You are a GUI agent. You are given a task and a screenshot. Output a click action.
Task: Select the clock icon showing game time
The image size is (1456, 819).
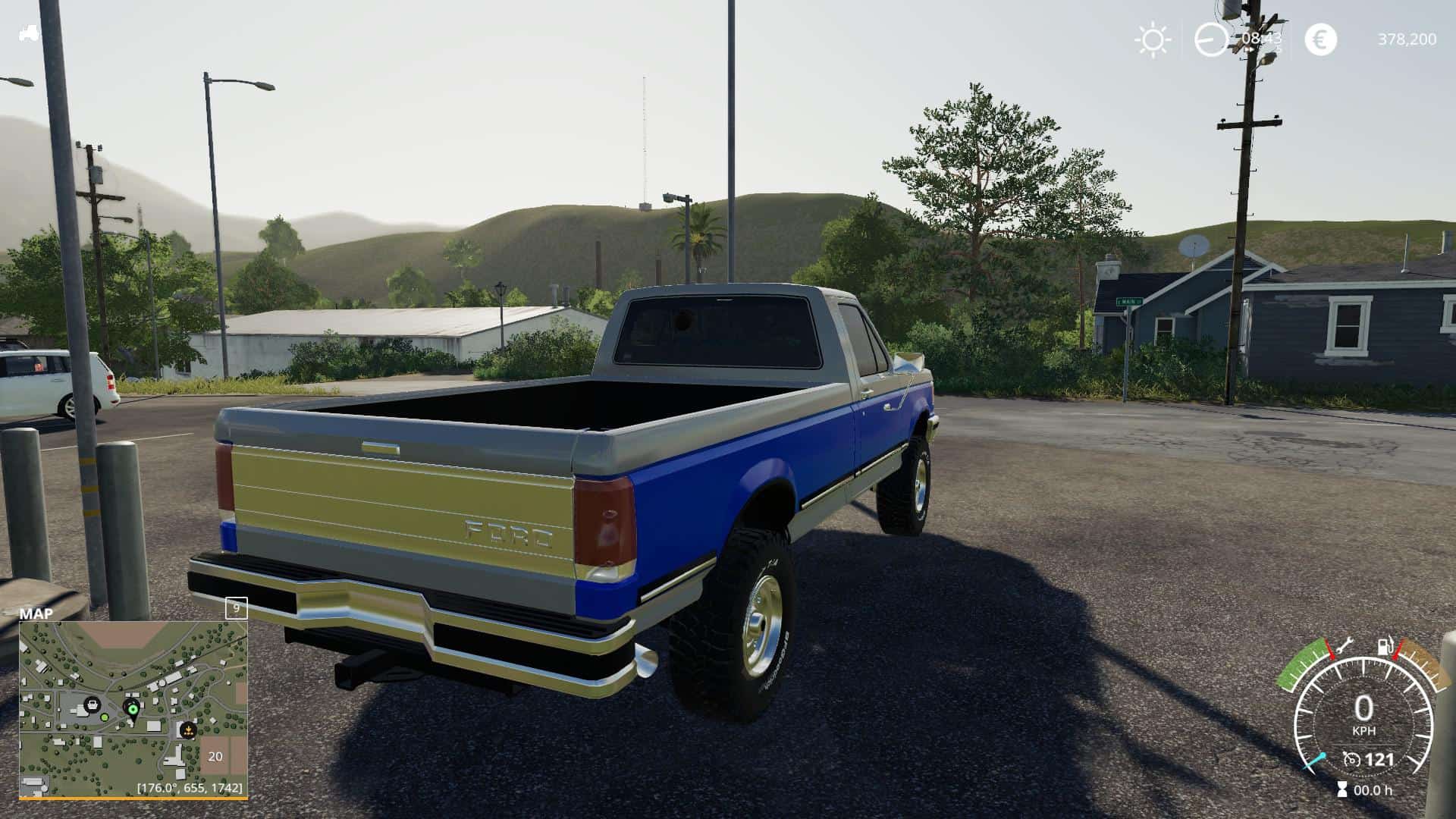click(1211, 39)
